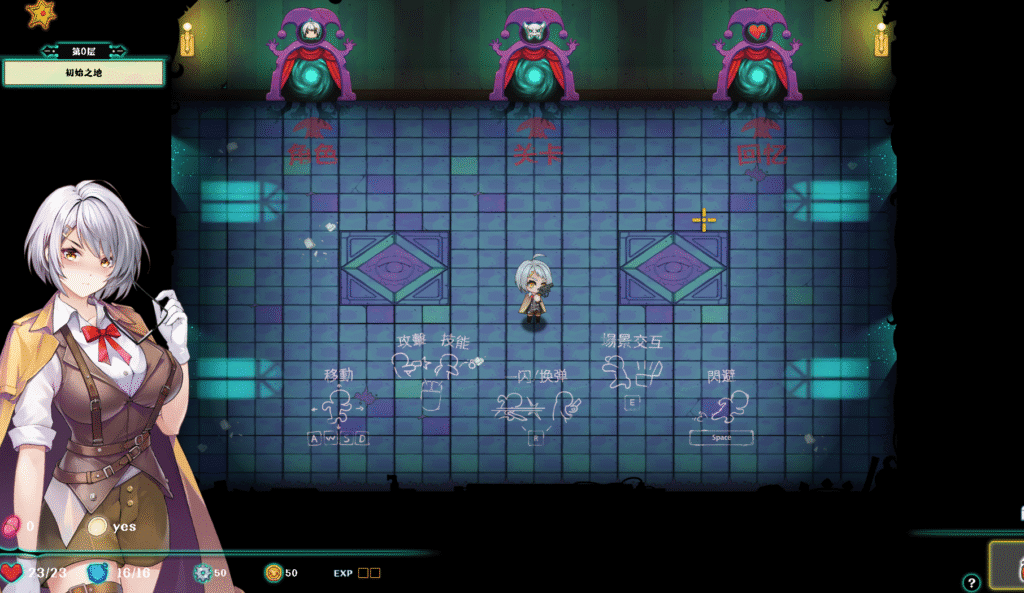Click the 初始之地 floor name panel
Image resolution: width=1024 pixels, height=593 pixels.
pos(83,73)
